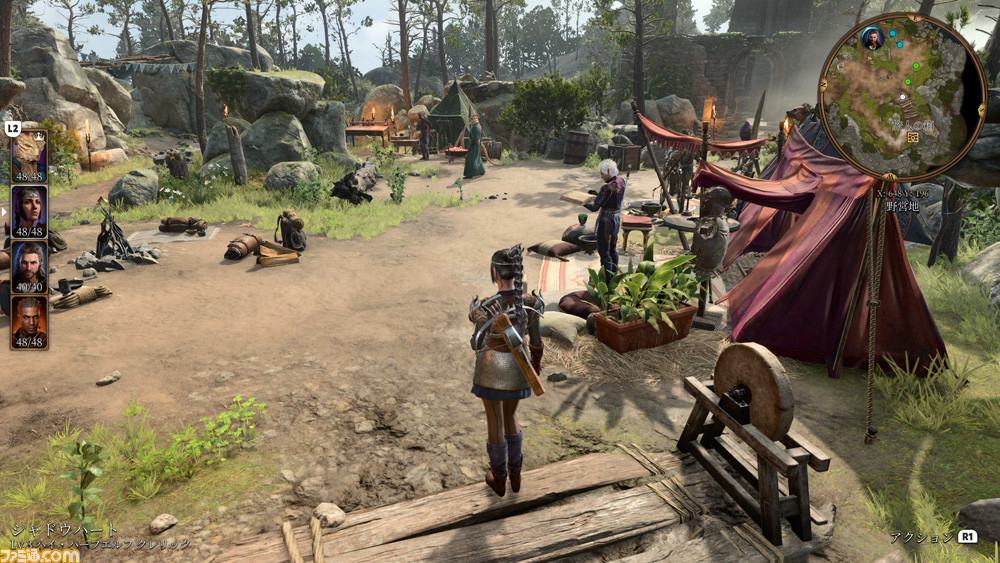The image size is (1000, 563).
Task: Choose the long-haired bearded man's portrait
Action: 29,266
